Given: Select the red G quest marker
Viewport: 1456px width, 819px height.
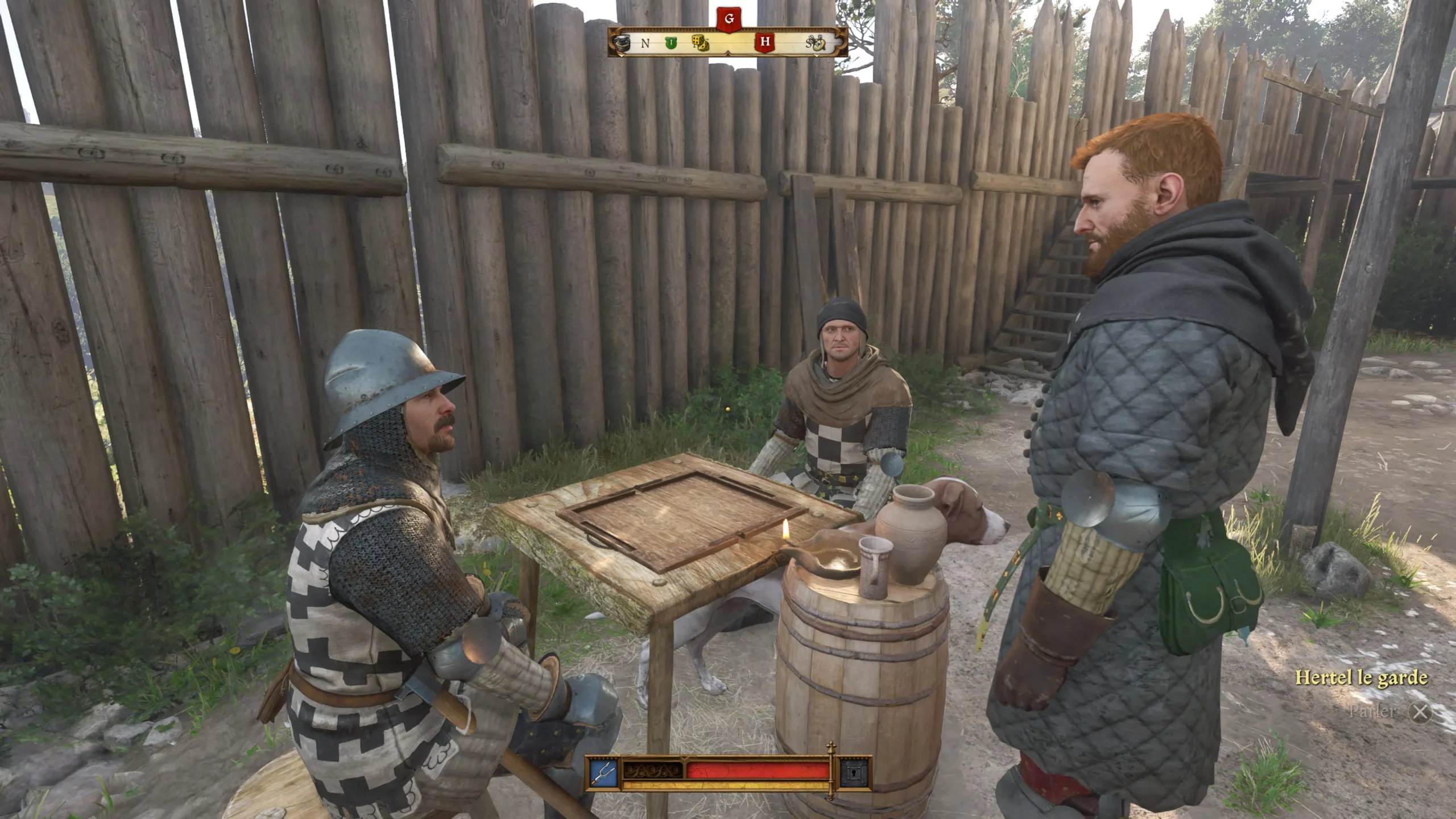Looking at the screenshot, I should click(729, 19).
